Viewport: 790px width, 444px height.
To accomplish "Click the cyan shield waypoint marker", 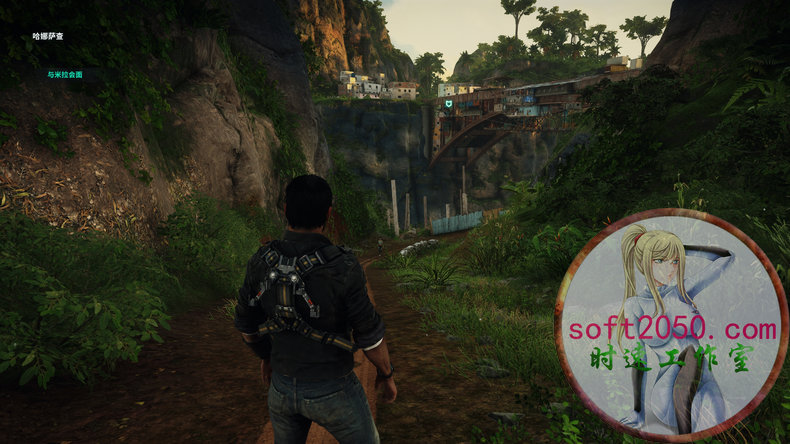I will coord(448,103).
